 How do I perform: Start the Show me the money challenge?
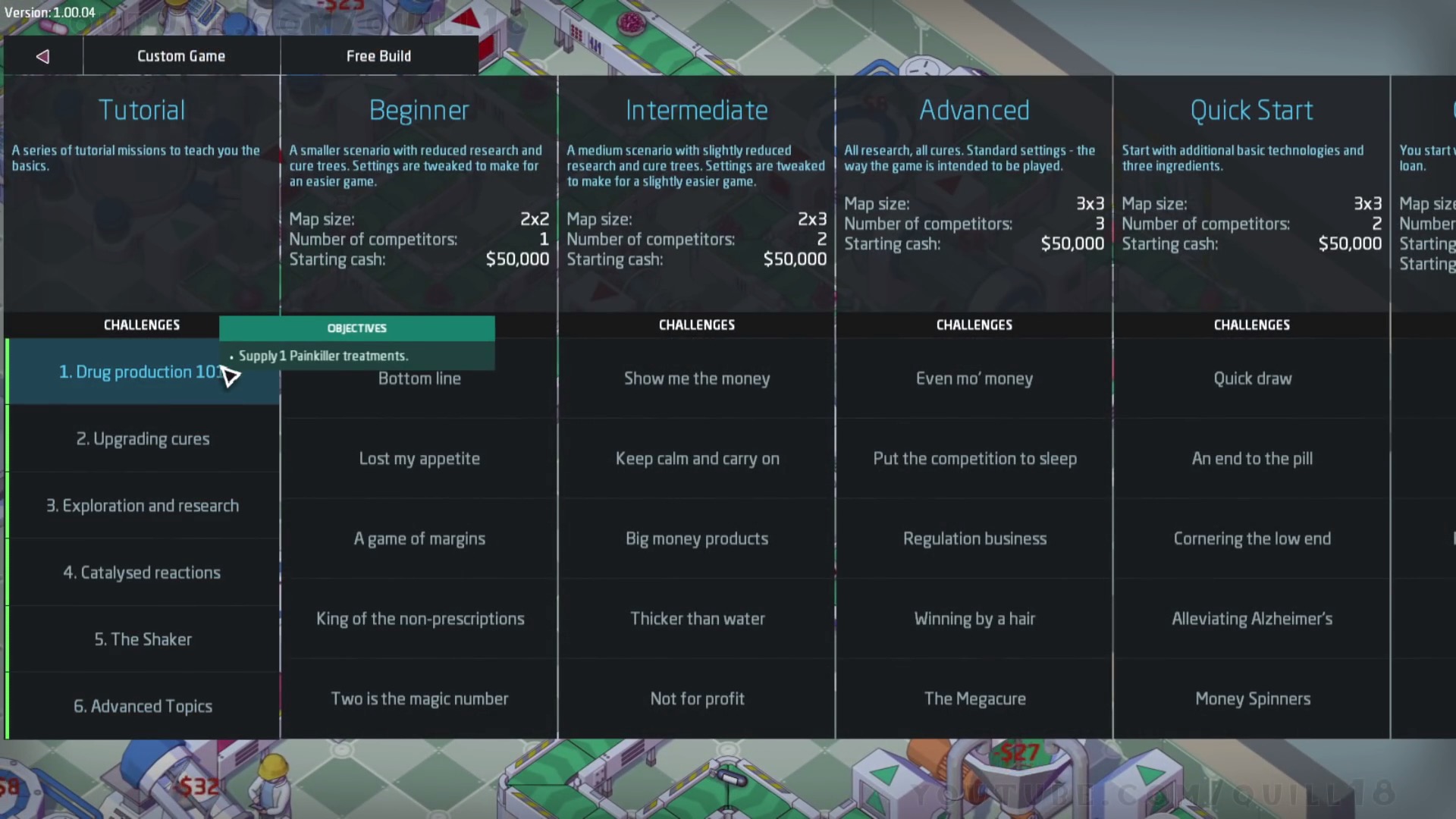click(697, 378)
